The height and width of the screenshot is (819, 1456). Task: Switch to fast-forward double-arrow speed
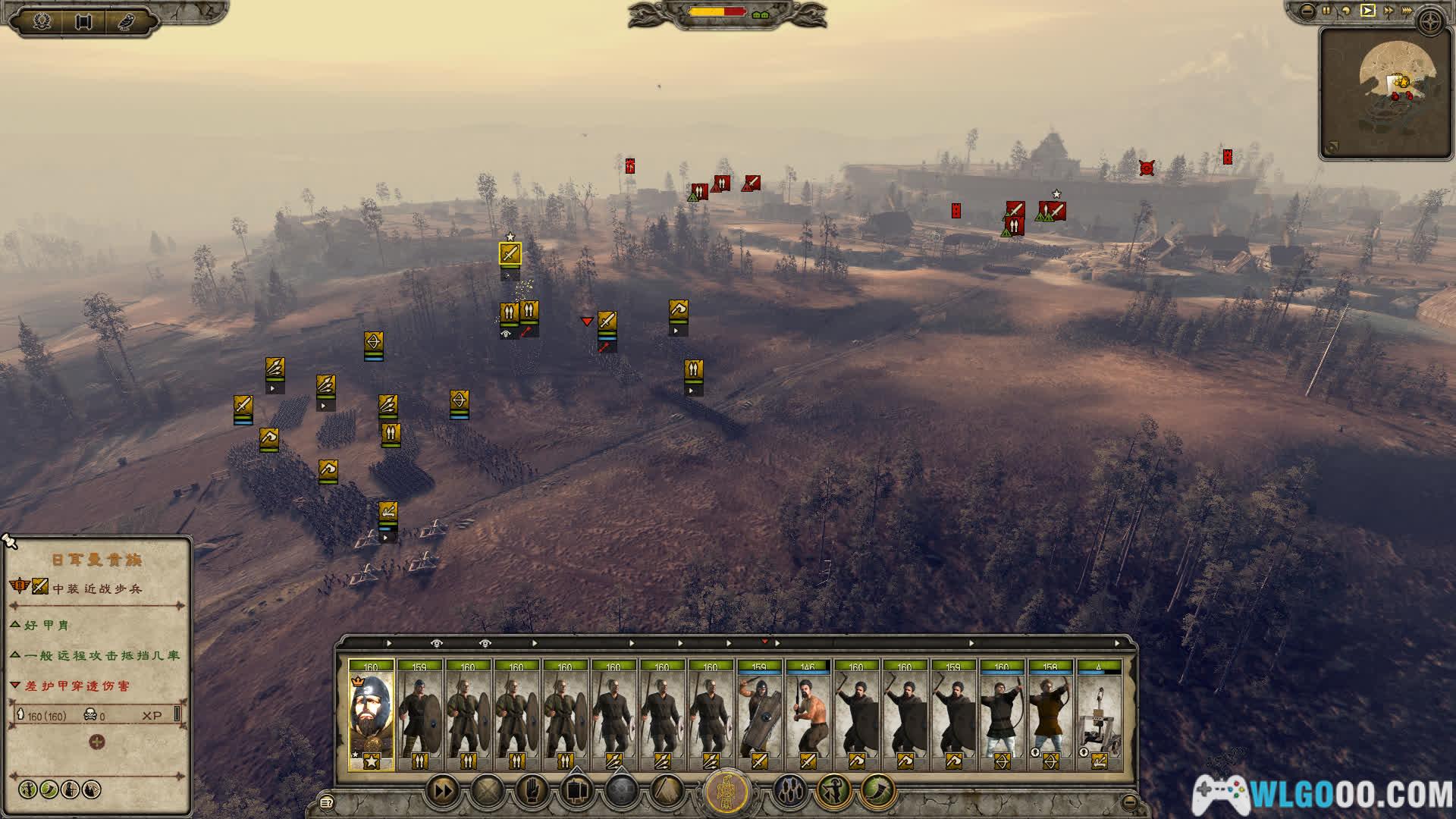coord(1389,11)
